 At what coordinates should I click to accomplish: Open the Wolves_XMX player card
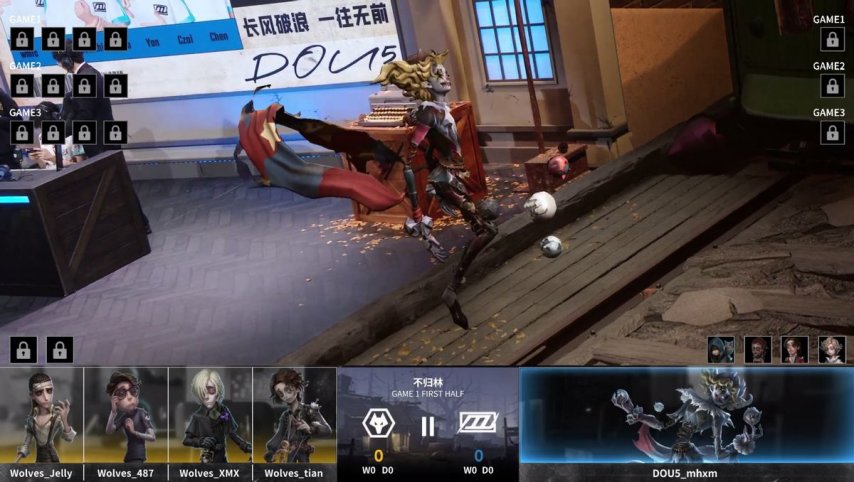tap(210, 416)
